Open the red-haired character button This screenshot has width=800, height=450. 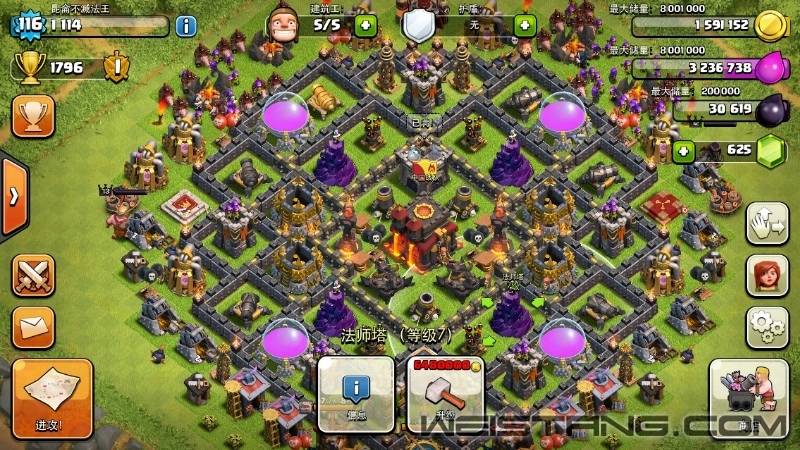[766, 275]
